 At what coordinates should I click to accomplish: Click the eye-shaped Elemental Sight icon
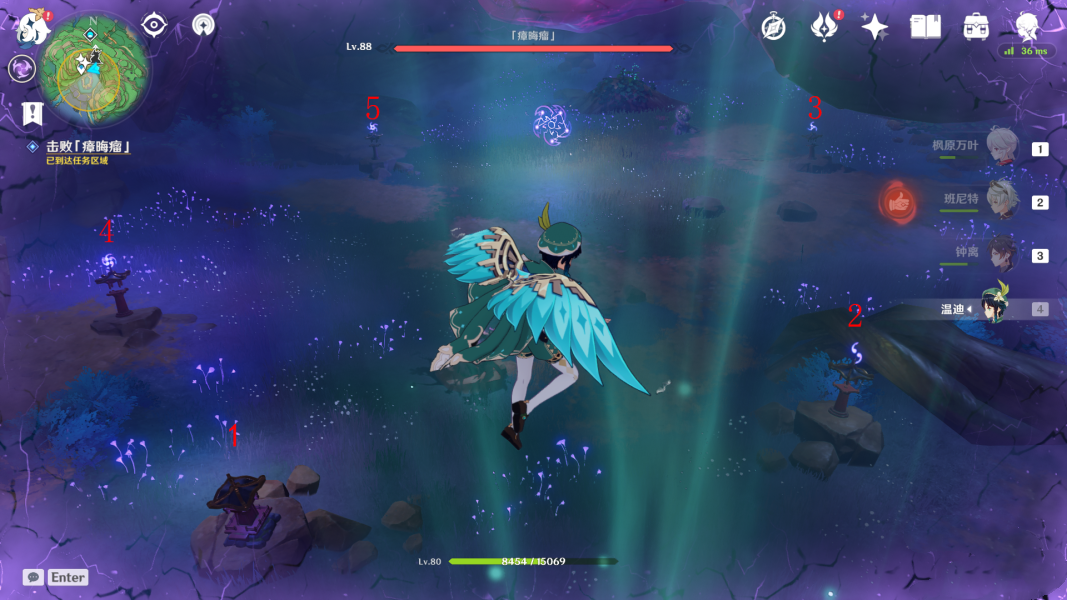coord(154,25)
